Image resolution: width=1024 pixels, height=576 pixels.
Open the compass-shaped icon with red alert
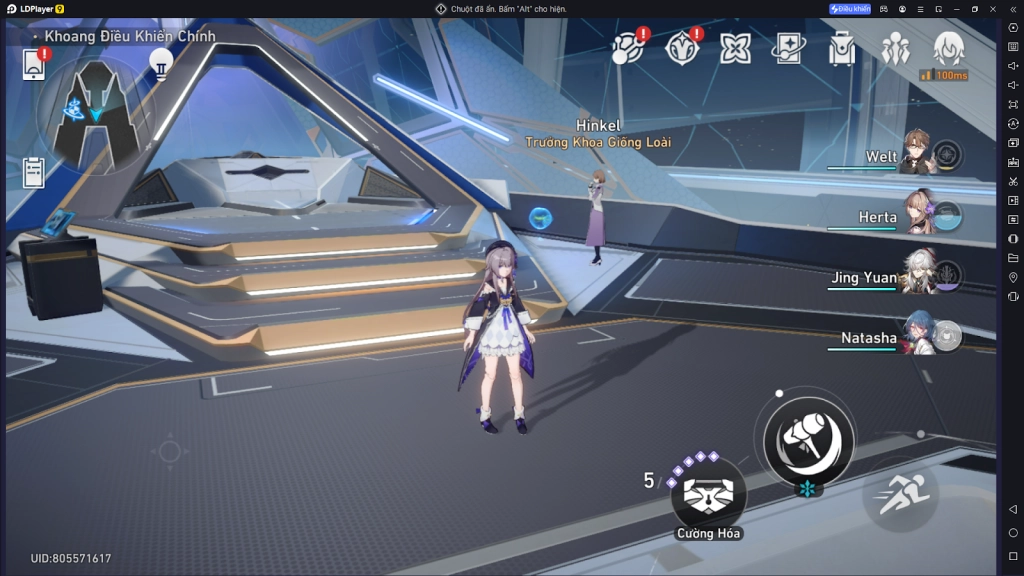pyautogui.click(x=683, y=48)
